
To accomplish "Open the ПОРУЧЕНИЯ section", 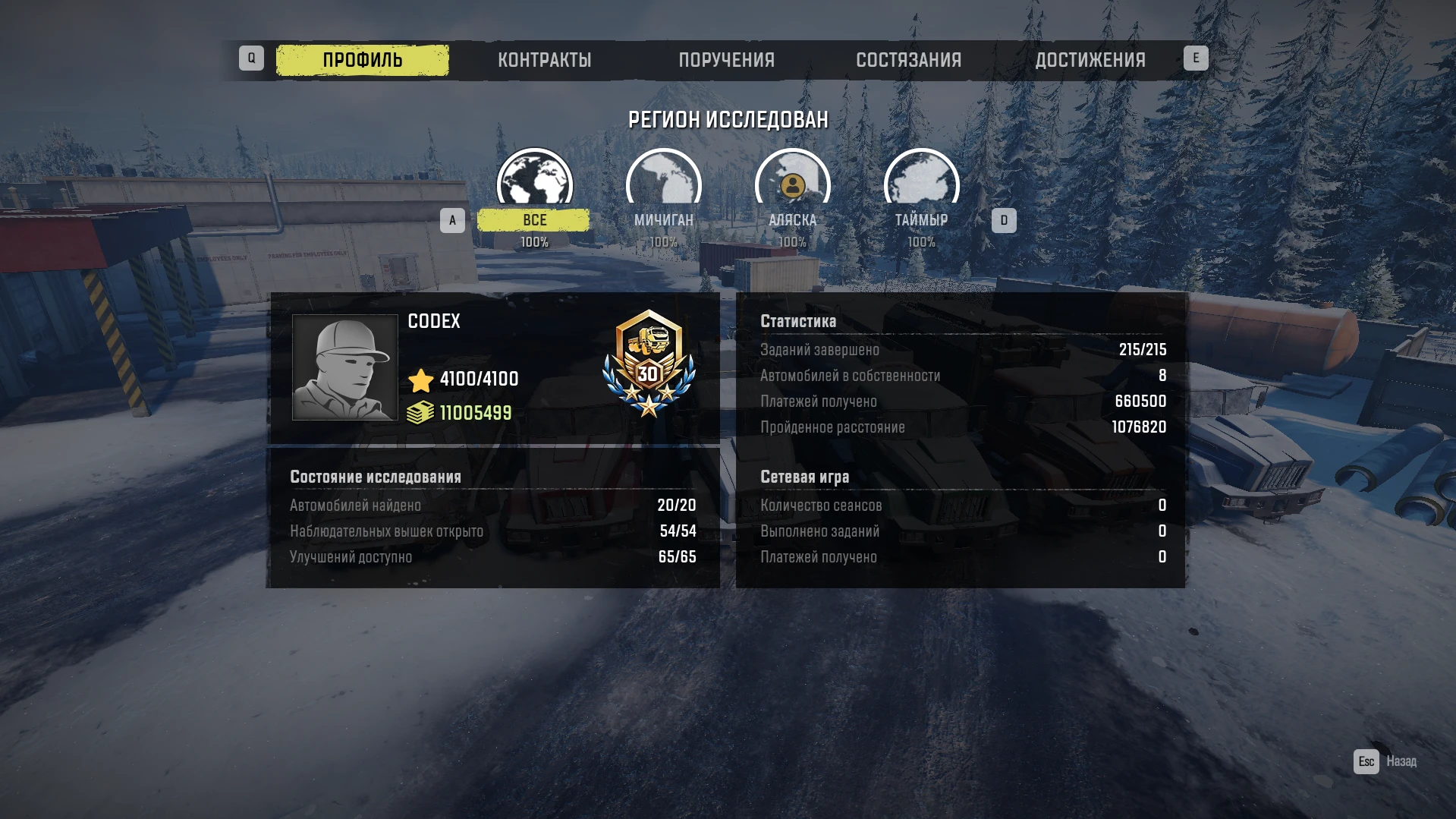I will (726, 59).
